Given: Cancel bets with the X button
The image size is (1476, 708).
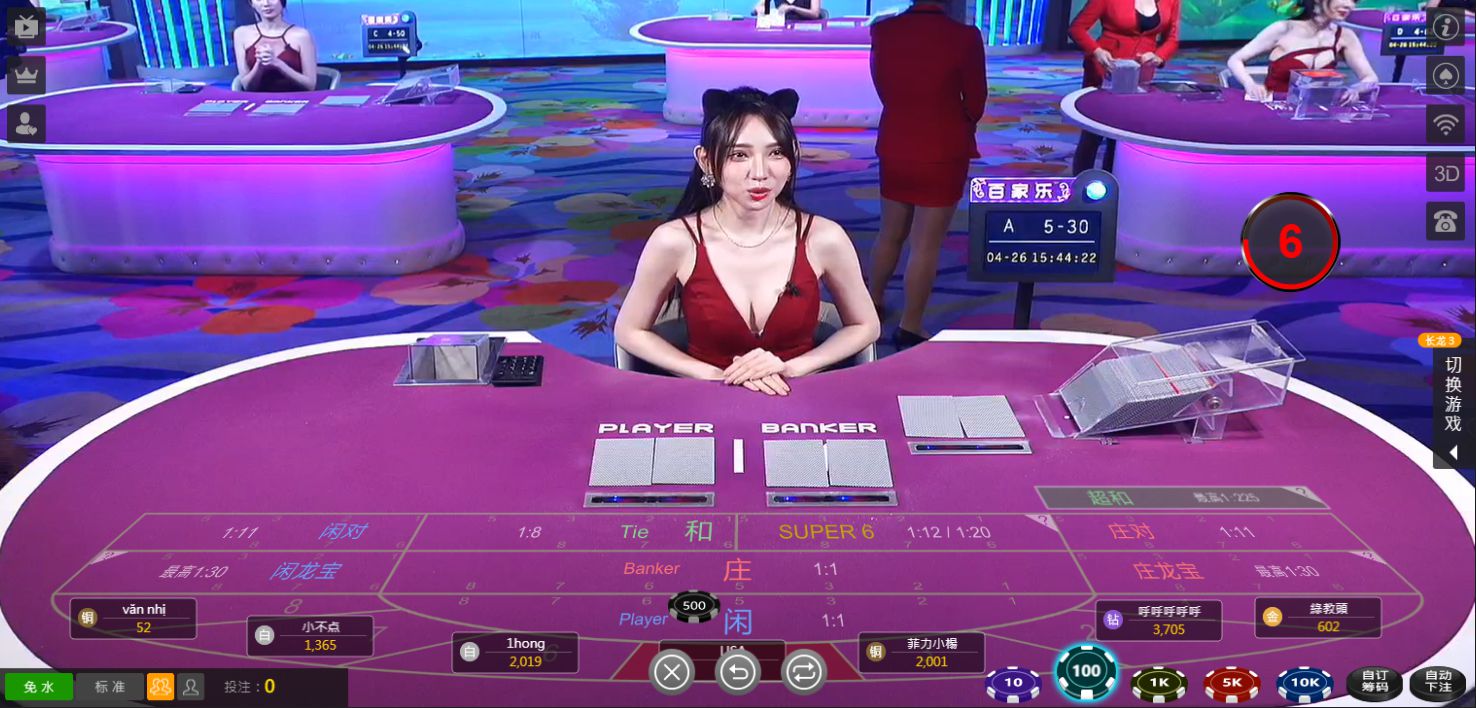Looking at the screenshot, I should 672,673.
